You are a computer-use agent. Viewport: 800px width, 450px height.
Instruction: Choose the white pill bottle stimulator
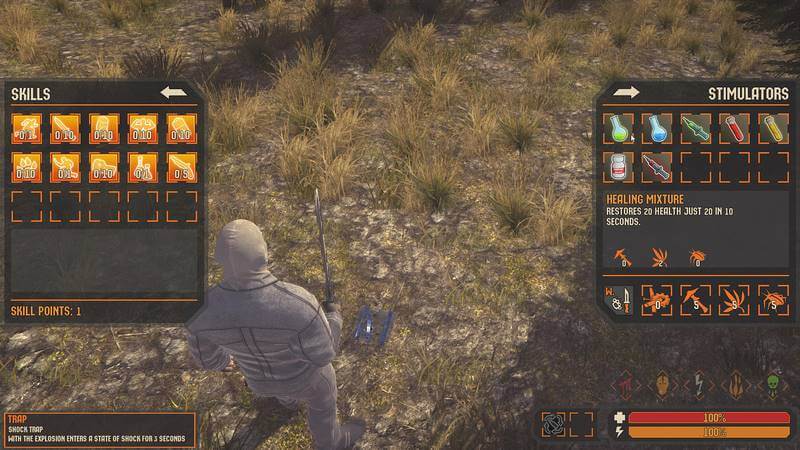coord(619,167)
